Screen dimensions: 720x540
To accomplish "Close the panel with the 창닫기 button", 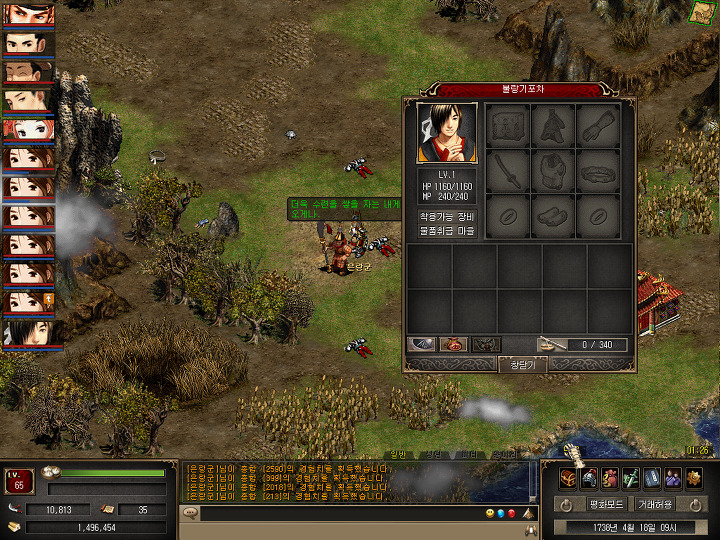I will pyautogui.click(x=522, y=365).
